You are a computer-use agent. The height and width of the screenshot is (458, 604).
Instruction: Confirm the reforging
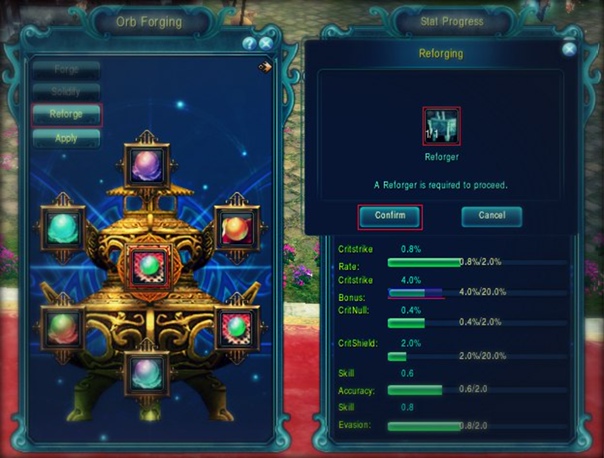click(390, 216)
